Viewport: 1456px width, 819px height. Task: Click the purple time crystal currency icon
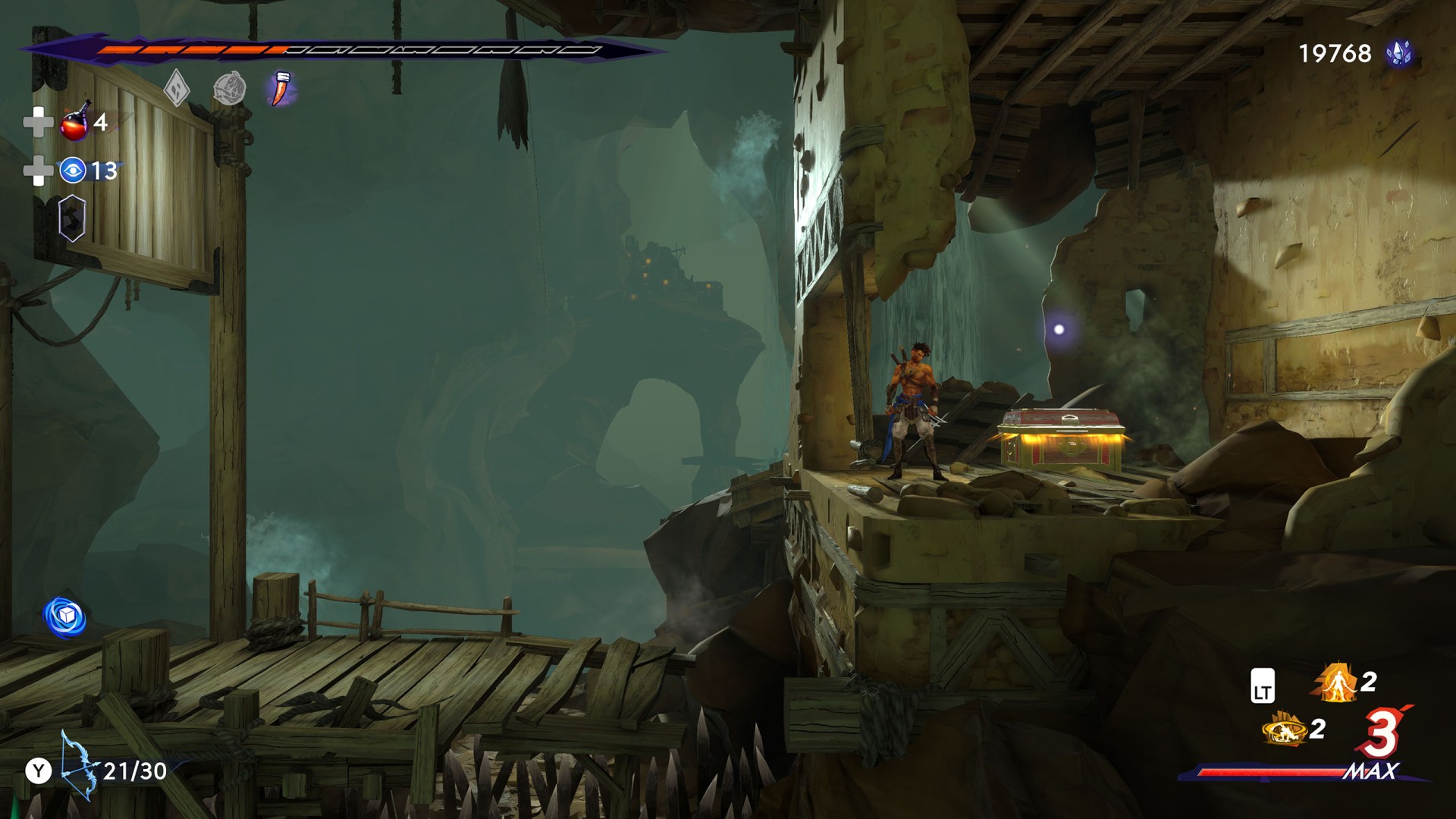click(1399, 53)
